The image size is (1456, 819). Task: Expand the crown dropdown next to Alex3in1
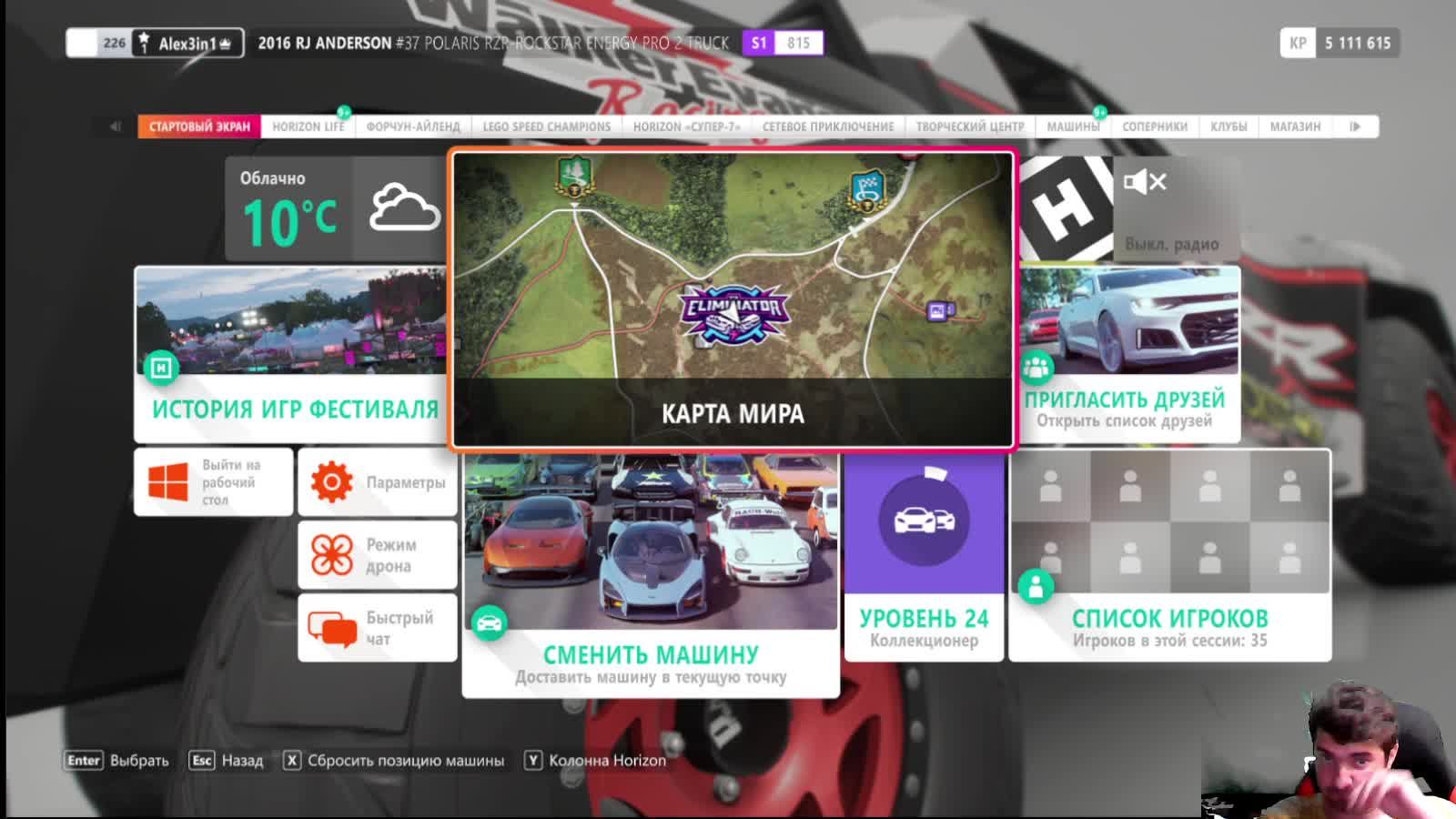(226, 40)
